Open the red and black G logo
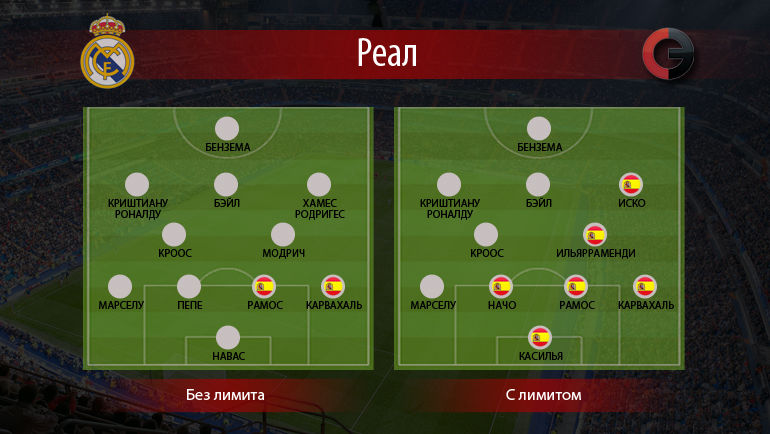770x434 pixels. point(668,55)
